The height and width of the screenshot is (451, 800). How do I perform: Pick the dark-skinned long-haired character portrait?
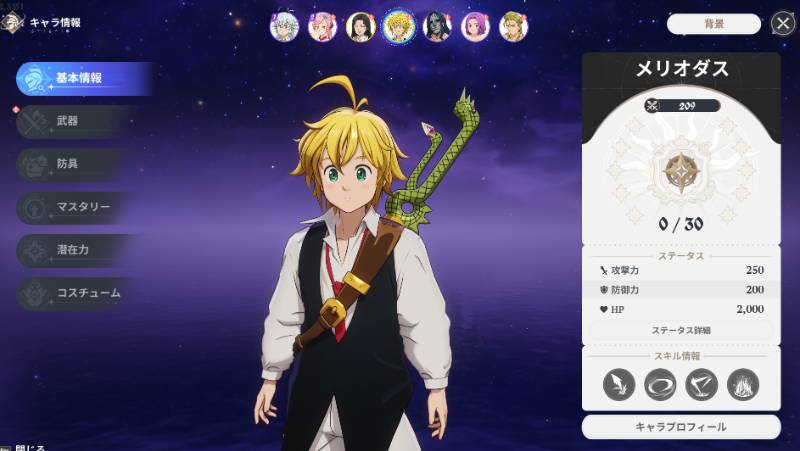tap(438, 27)
